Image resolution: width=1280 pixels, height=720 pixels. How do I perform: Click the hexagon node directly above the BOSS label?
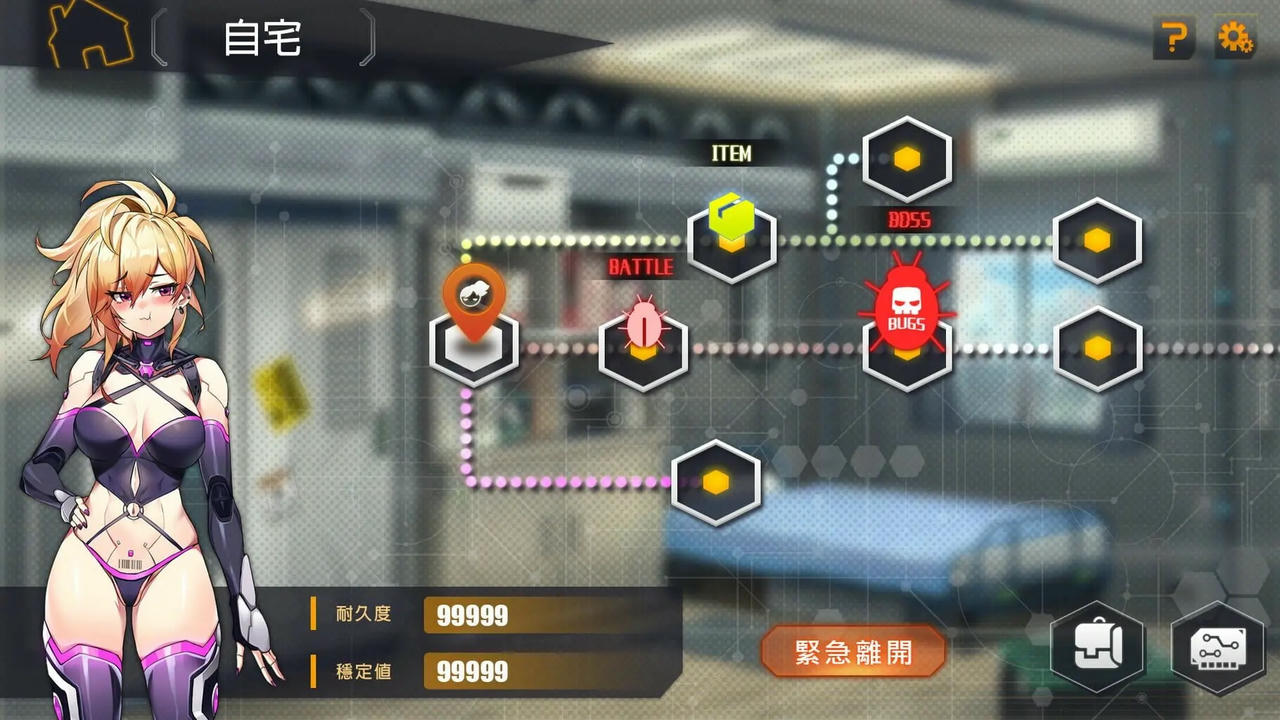pos(906,158)
